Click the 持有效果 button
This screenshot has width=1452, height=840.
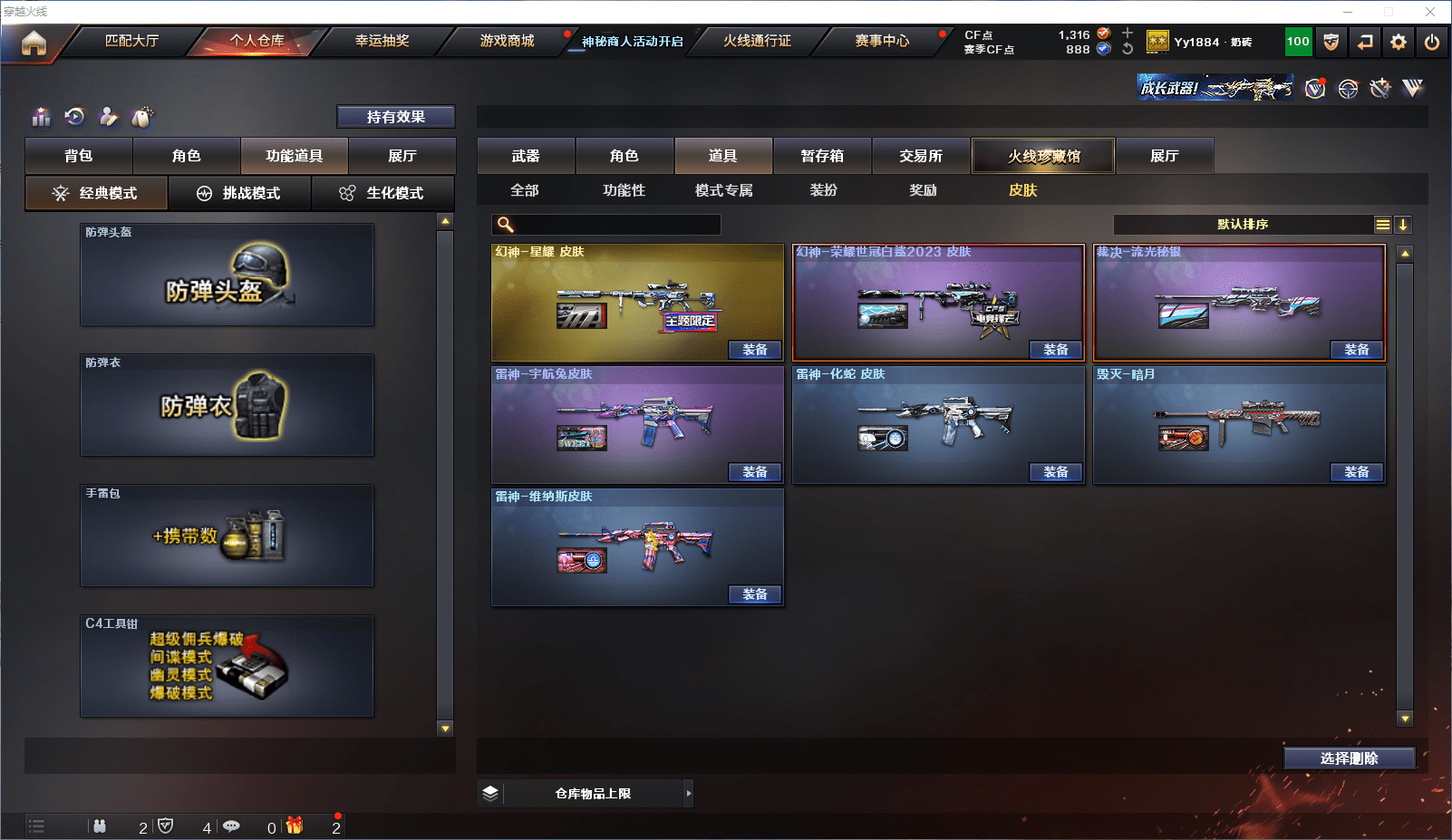click(396, 117)
